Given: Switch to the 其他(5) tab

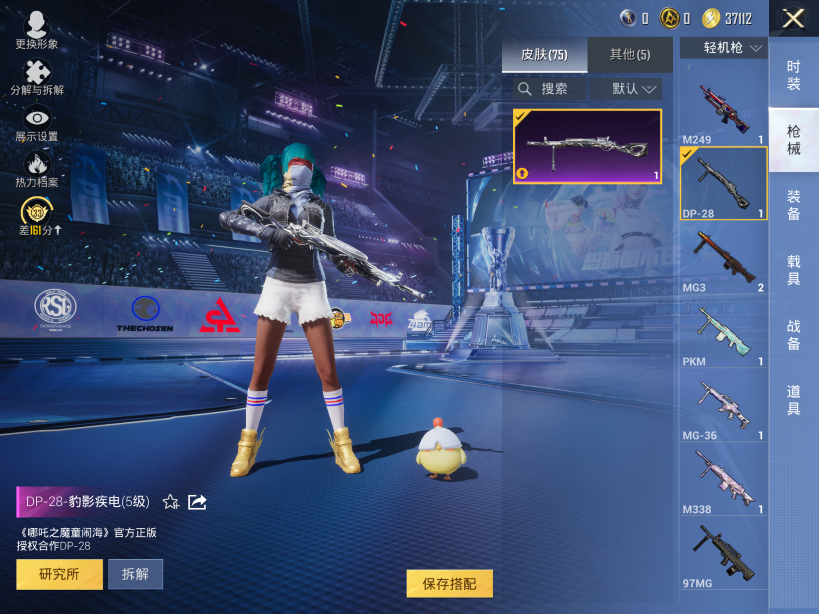Looking at the screenshot, I should tap(630, 55).
